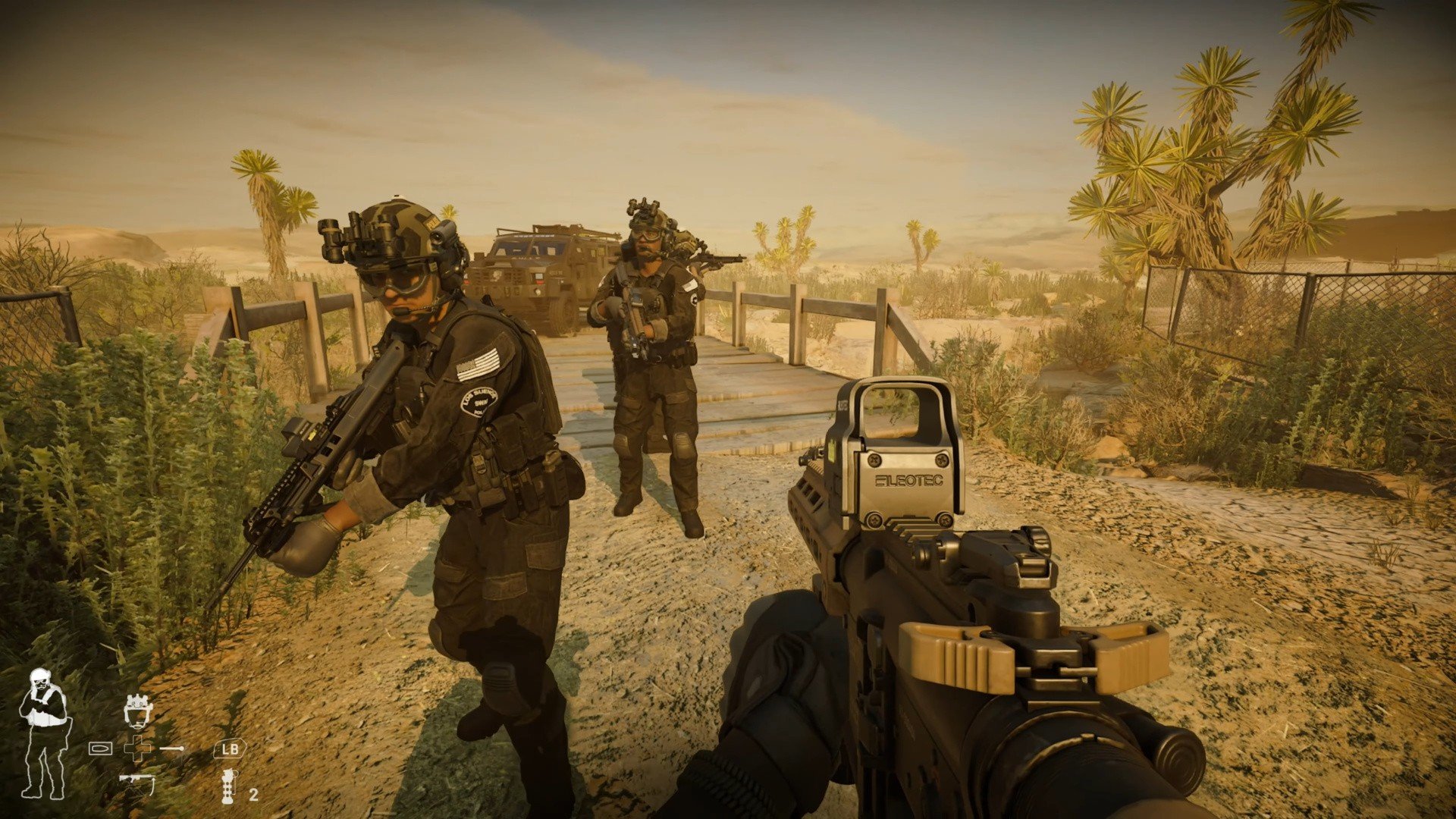Select the night-vision helmet icon
The image size is (1456, 819).
[x=138, y=711]
